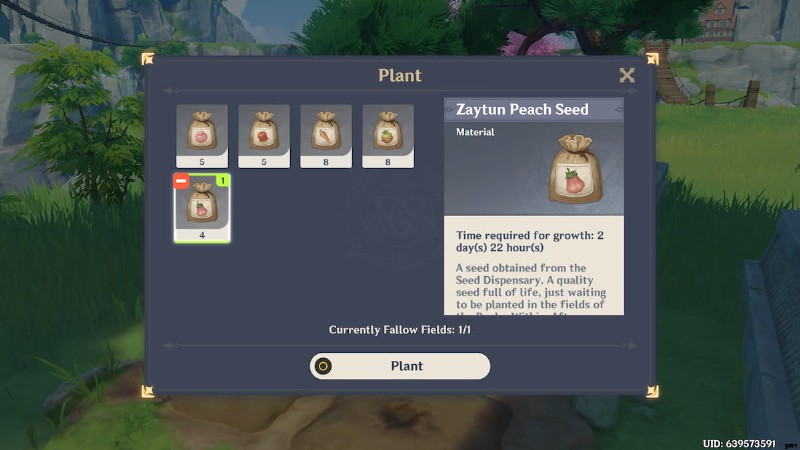
Task: Confirm planting with the Plant button
Action: pos(400,366)
